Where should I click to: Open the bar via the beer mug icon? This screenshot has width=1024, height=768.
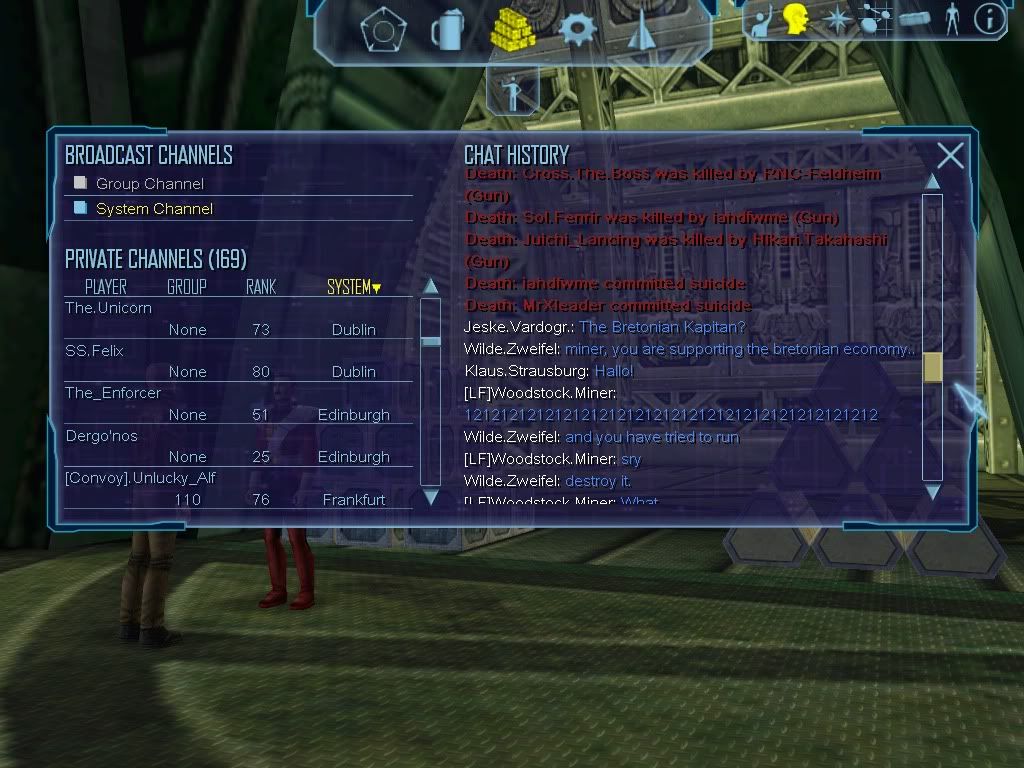[x=446, y=30]
